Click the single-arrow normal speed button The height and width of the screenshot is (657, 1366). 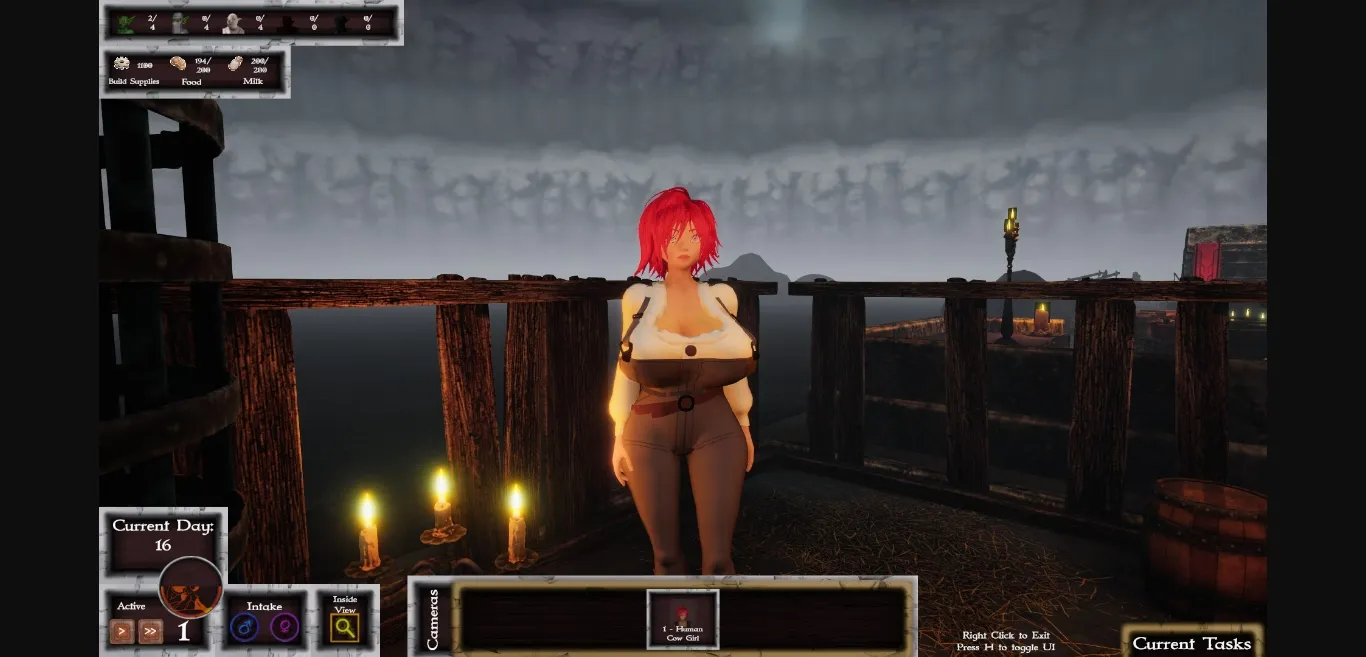coord(122,631)
